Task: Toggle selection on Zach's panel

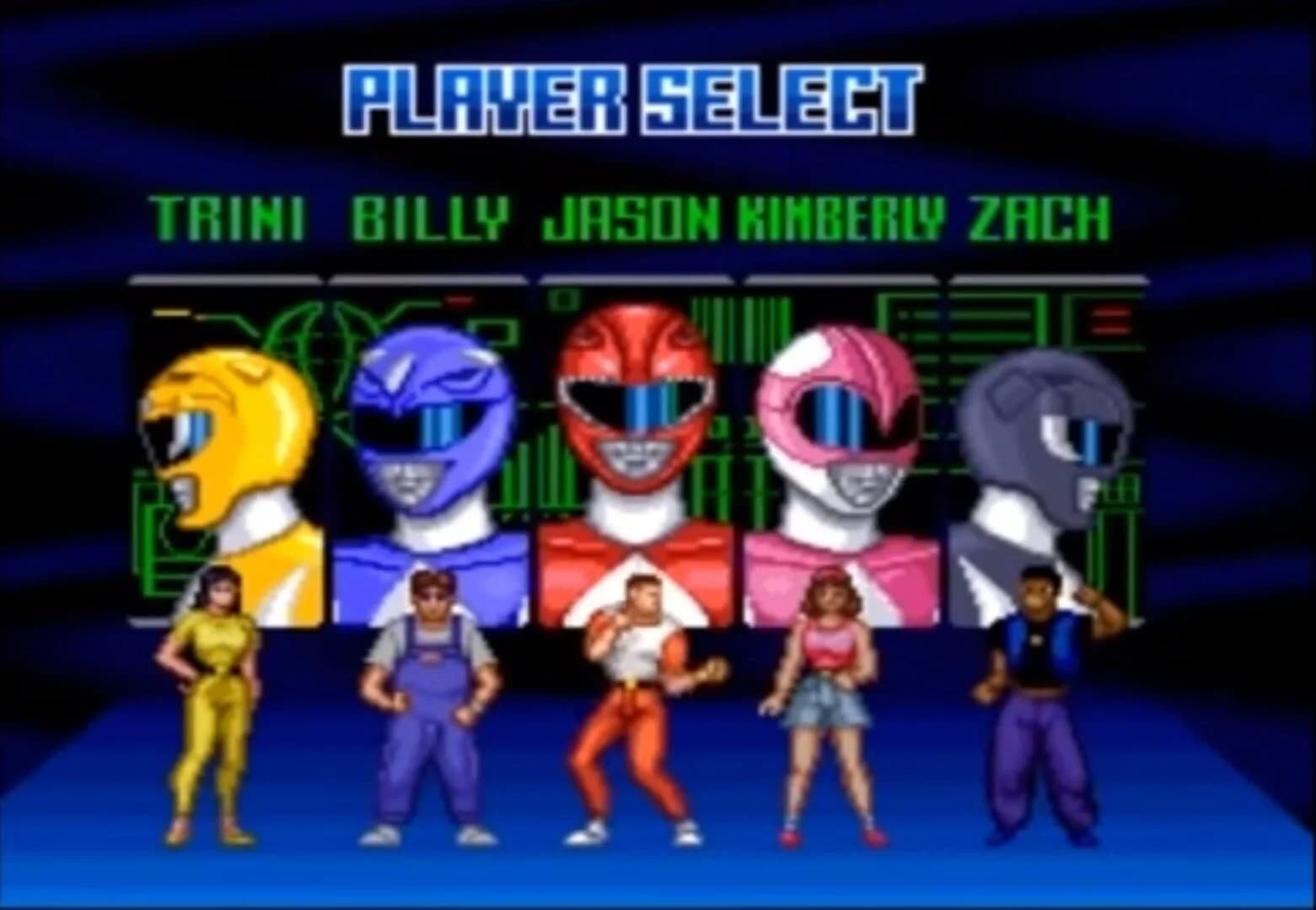Action: tap(1045, 455)
